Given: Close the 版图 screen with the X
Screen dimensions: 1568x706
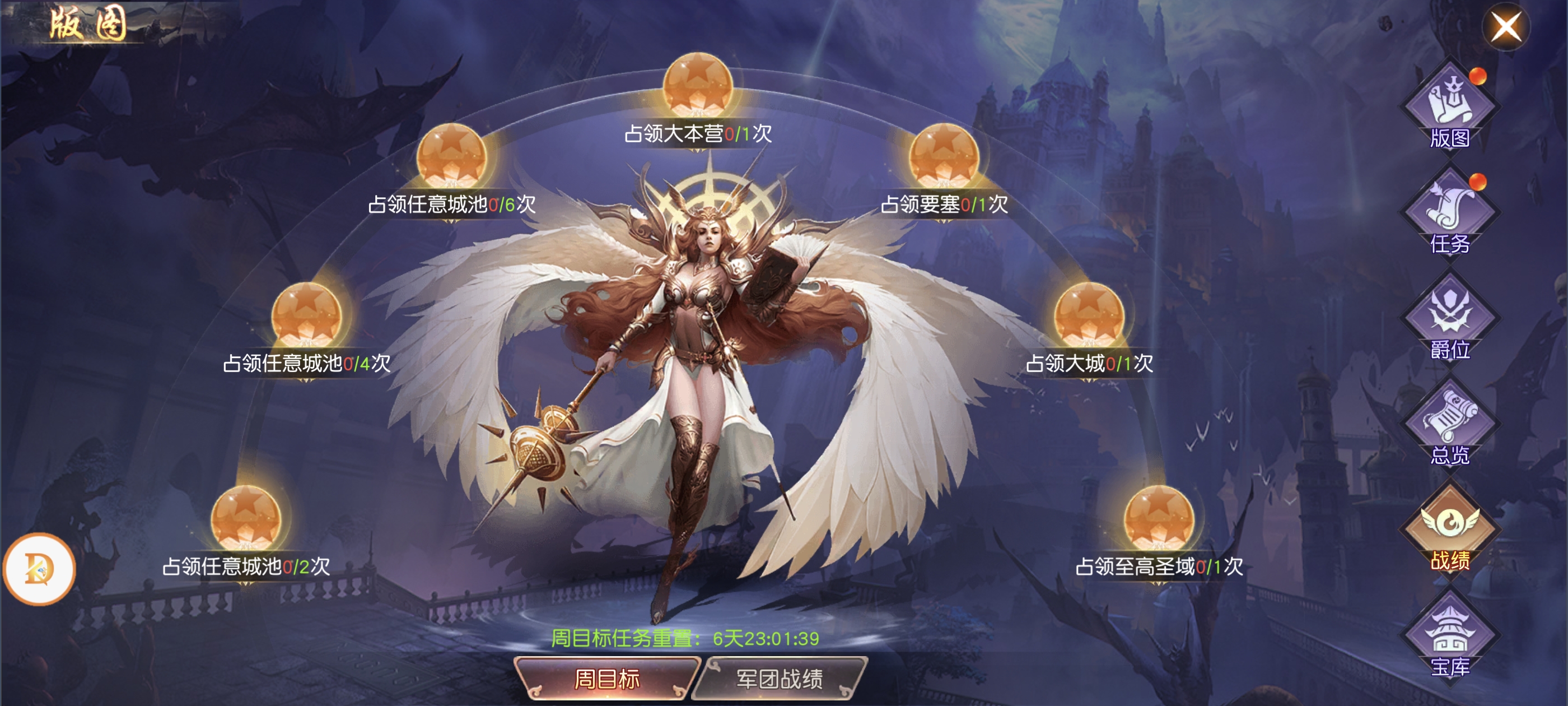Looking at the screenshot, I should pyautogui.click(x=1505, y=27).
